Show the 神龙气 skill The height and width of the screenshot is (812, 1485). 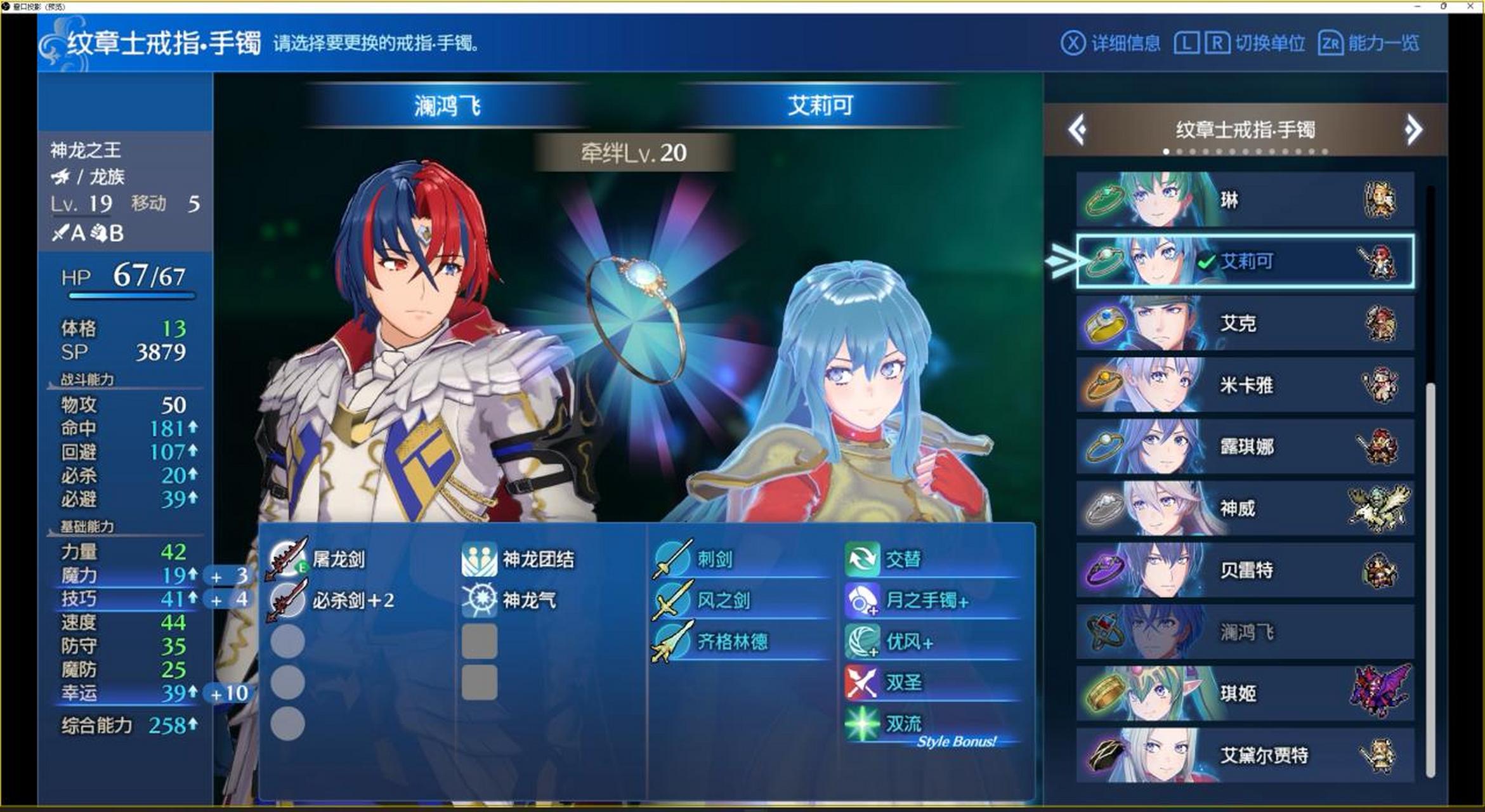pos(528,600)
